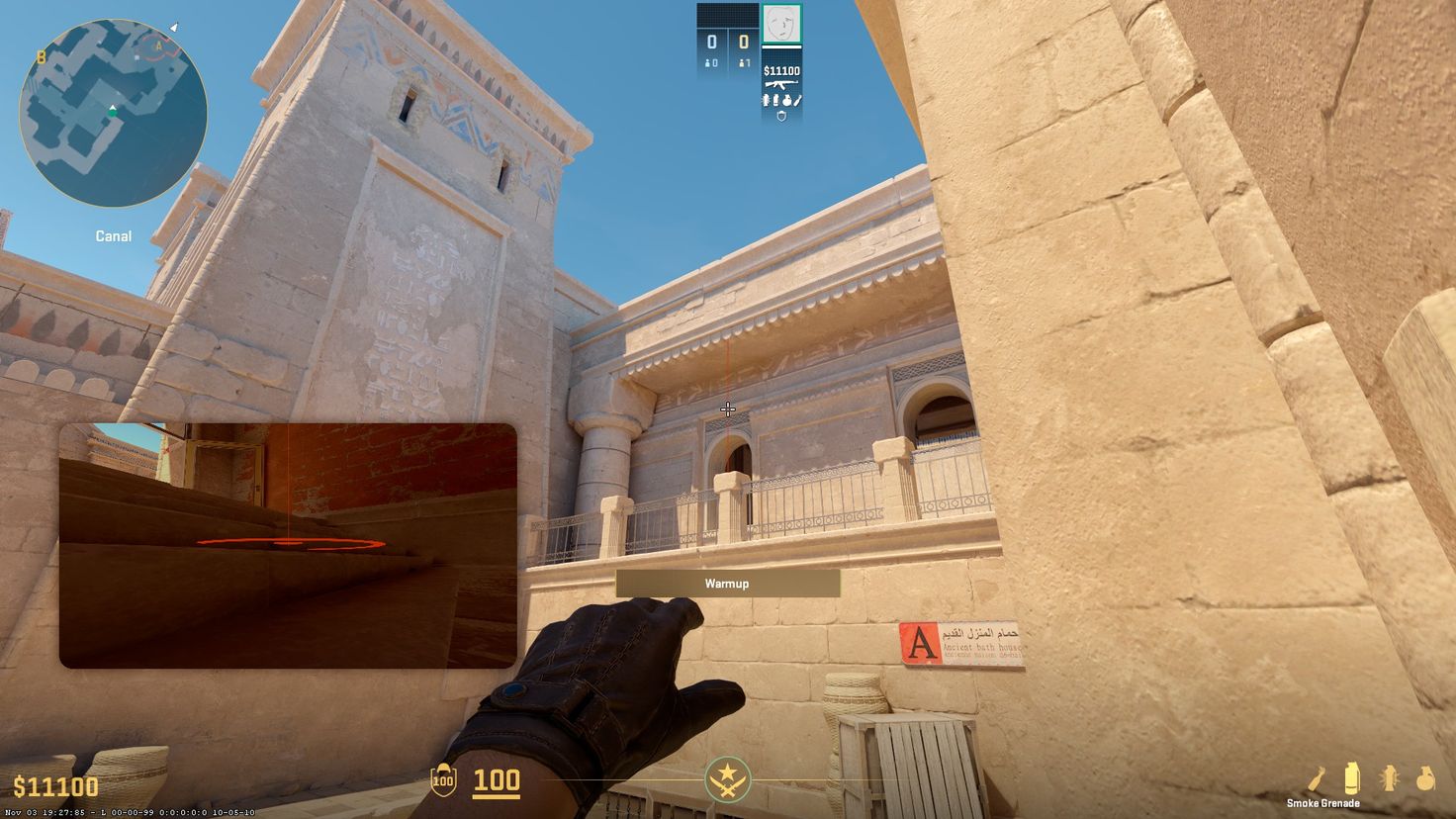Click the player avatar portrait
The width and height of the screenshot is (1456, 819).
click(x=782, y=24)
